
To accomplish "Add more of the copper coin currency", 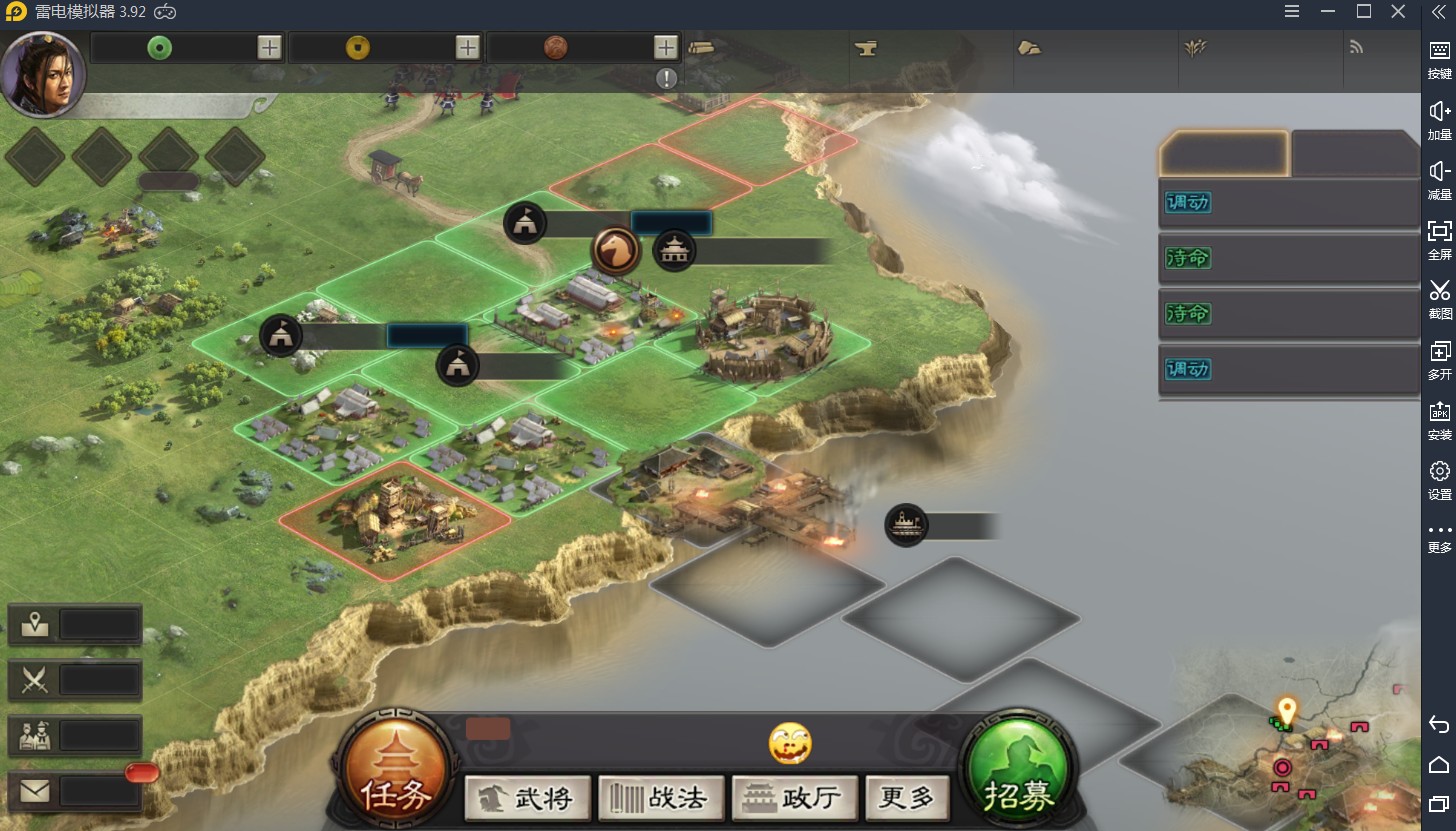I will (x=667, y=47).
